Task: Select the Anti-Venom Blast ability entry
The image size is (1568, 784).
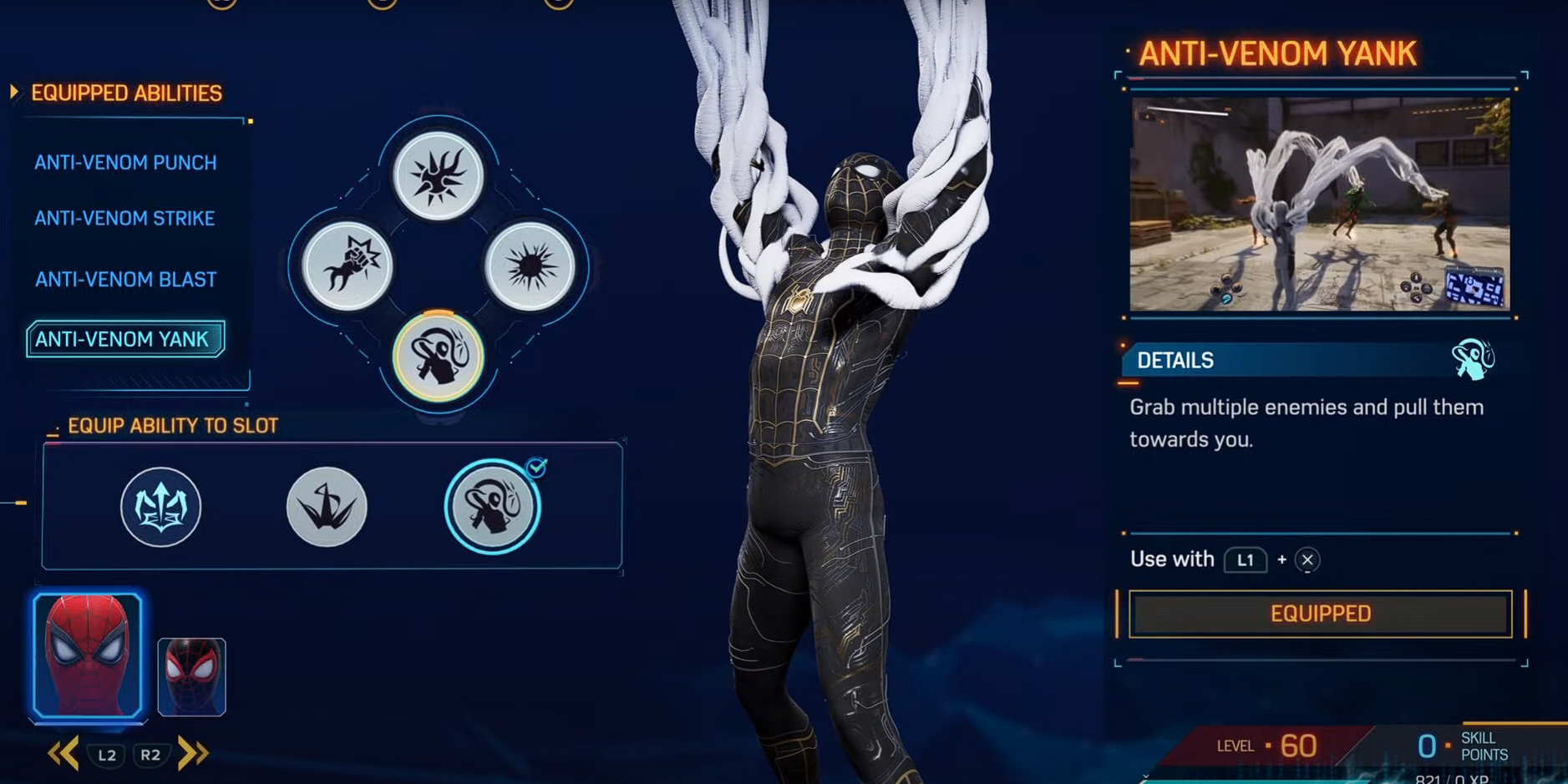Action: pyautogui.click(x=125, y=279)
